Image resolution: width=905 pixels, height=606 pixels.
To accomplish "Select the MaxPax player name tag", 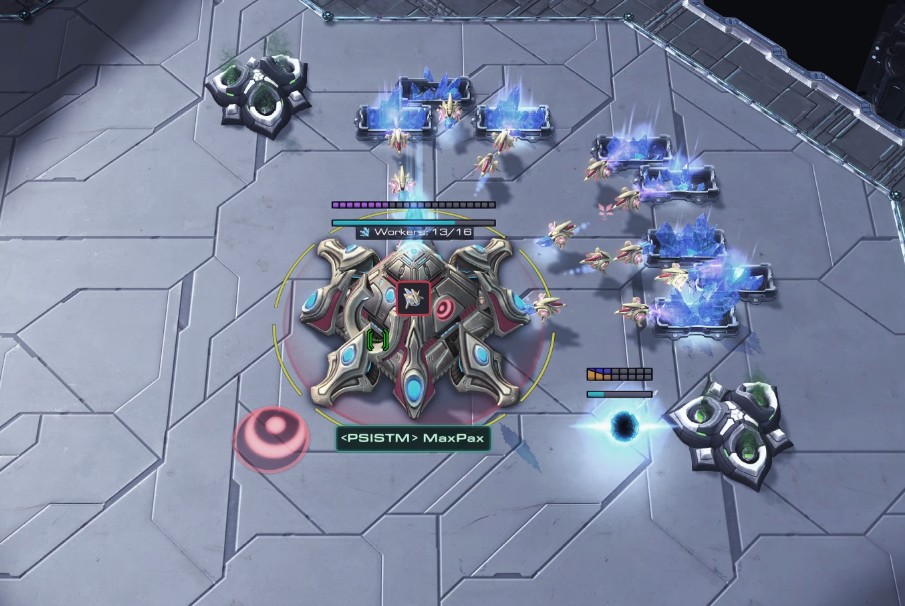I will (x=413, y=439).
